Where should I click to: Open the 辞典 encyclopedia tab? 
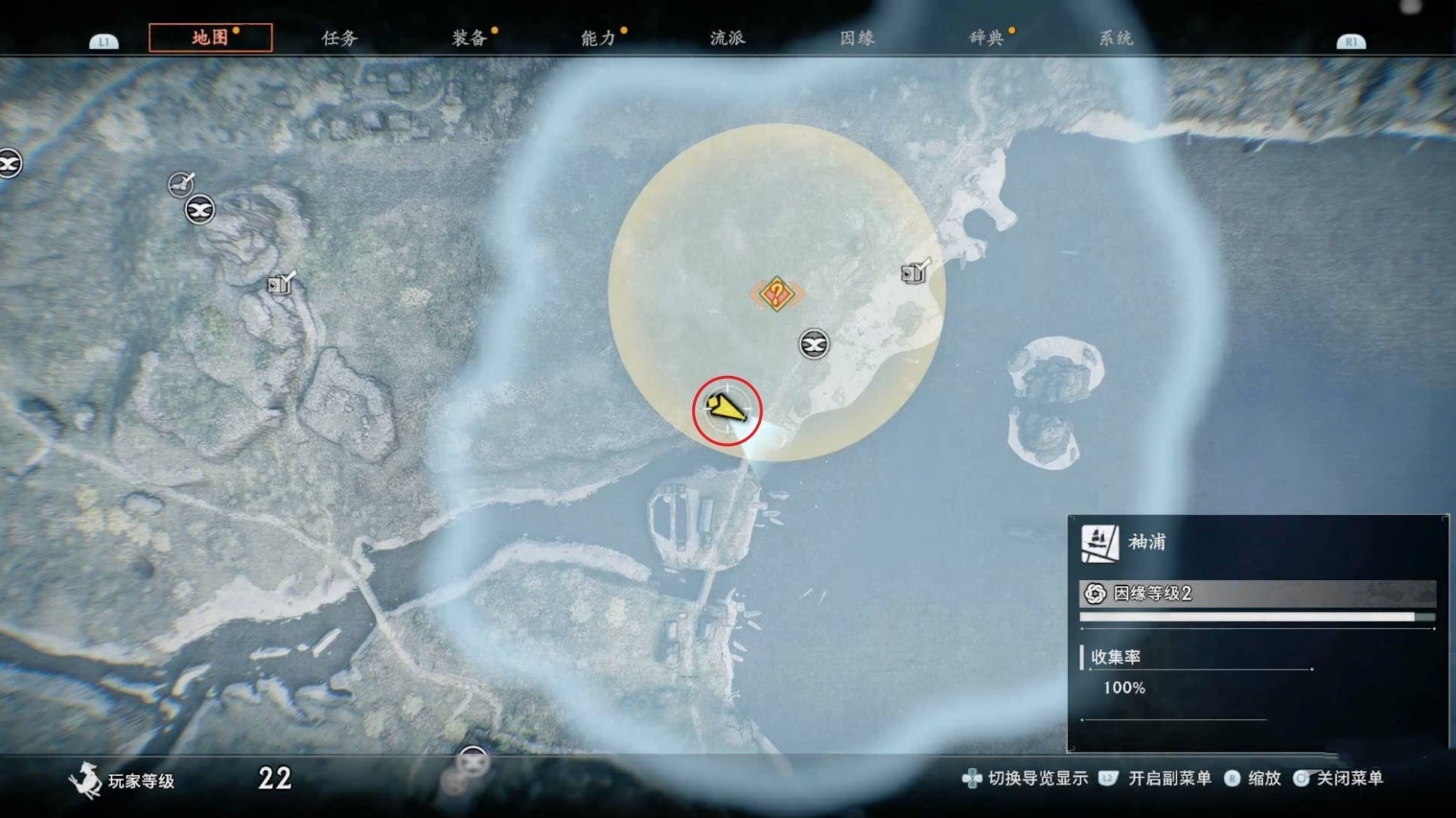click(986, 38)
